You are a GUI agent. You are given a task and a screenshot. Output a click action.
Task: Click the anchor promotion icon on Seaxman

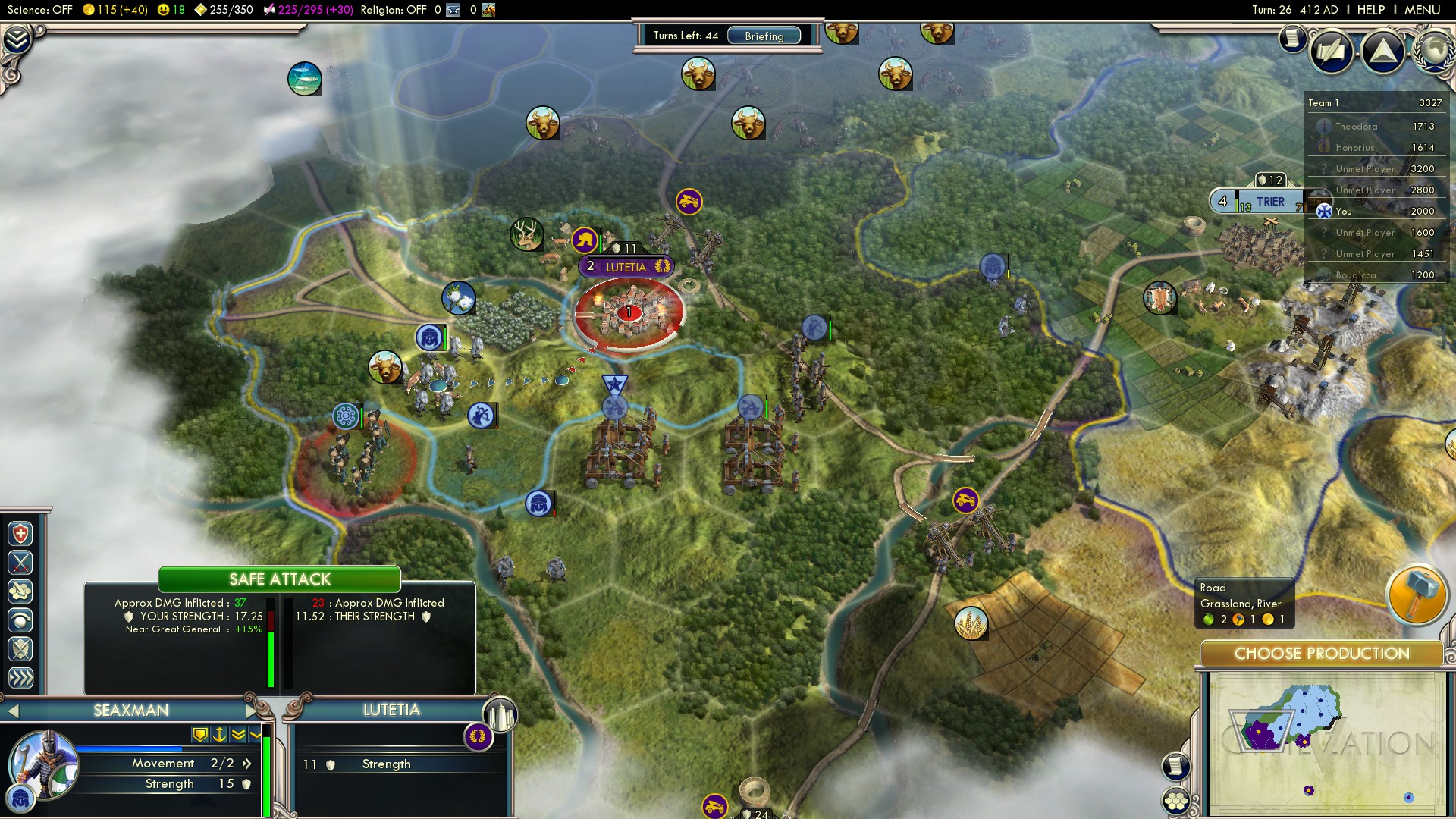tap(218, 735)
